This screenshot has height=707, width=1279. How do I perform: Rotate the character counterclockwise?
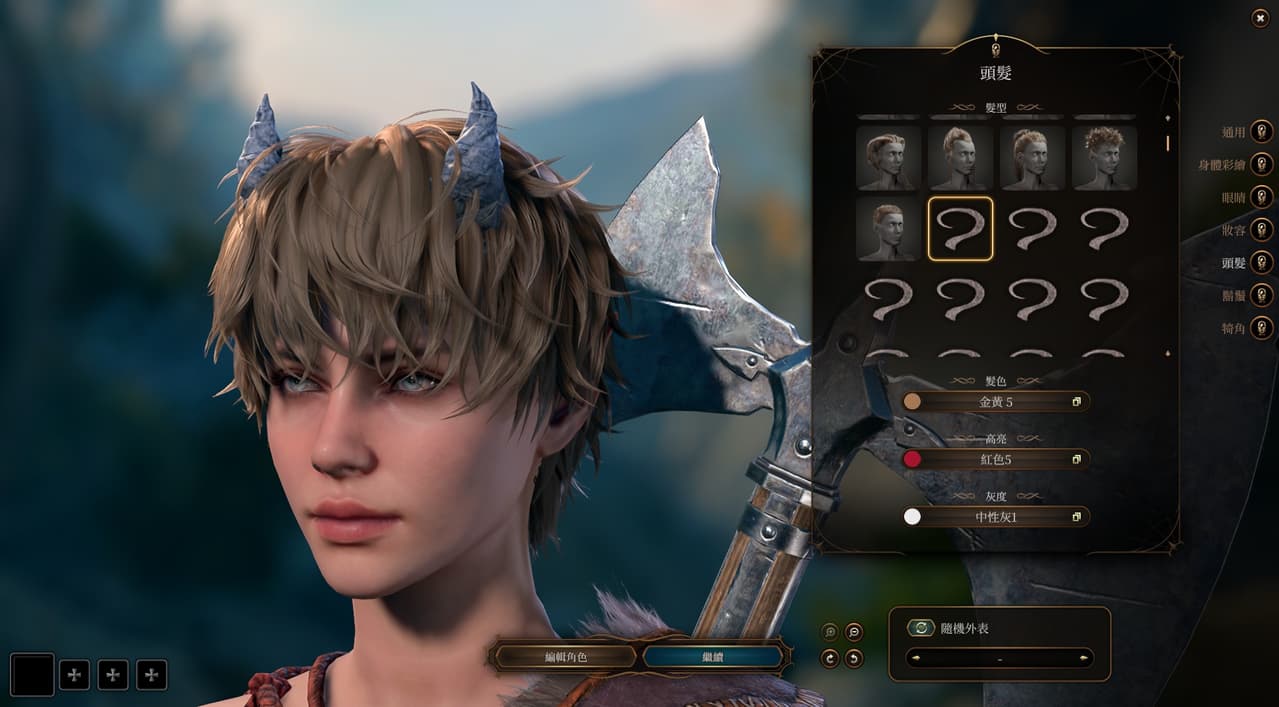click(853, 658)
